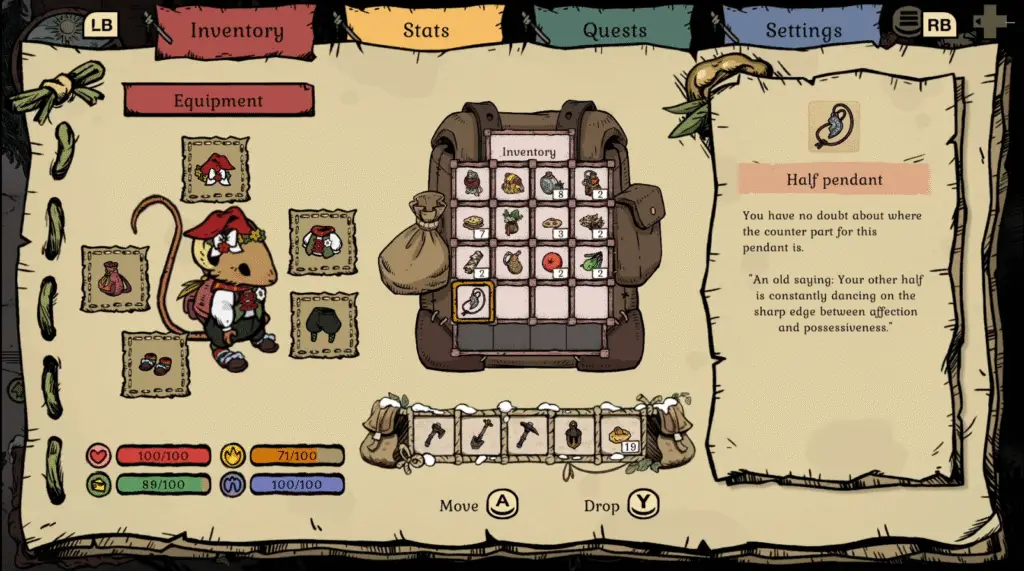Choose the axe in the hotbar
Screen dimensions: 1024x571
pyautogui.click(x=436, y=435)
